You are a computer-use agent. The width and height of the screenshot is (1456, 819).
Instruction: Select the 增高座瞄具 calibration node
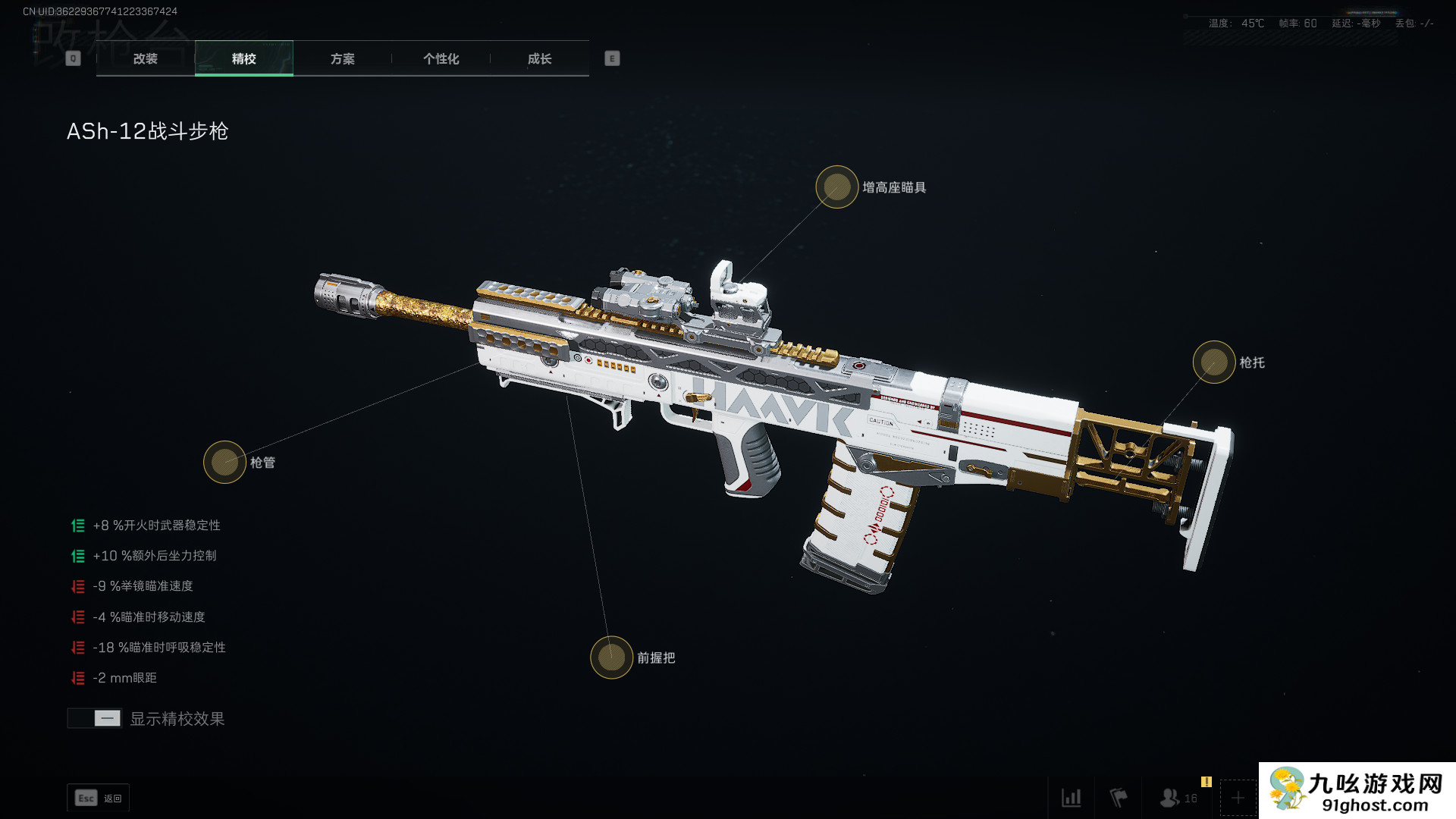(837, 187)
